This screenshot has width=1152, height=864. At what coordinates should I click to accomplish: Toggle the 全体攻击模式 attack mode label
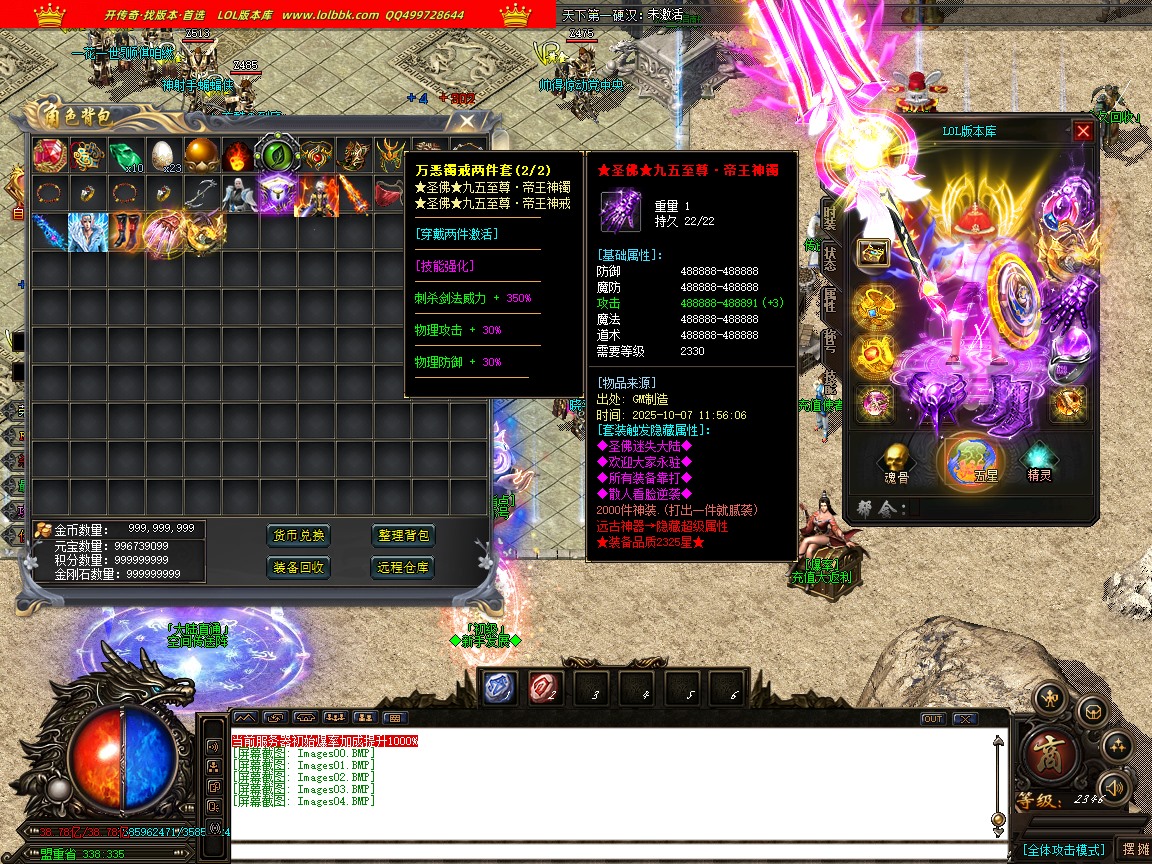pos(1064,850)
